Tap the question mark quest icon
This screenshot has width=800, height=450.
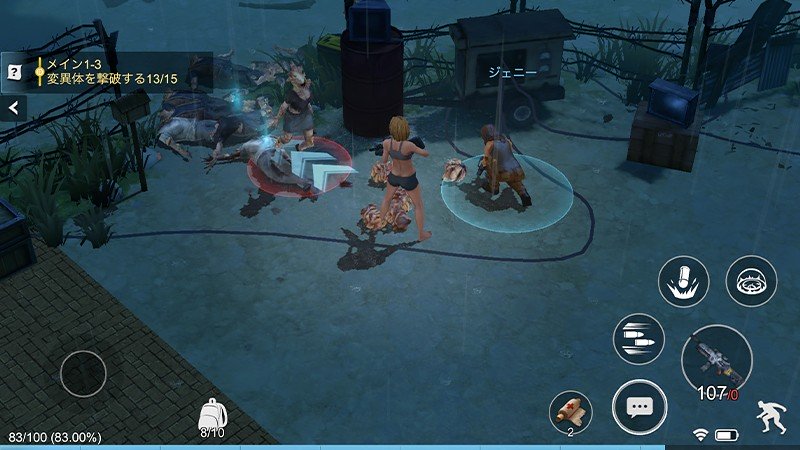[x=14, y=72]
